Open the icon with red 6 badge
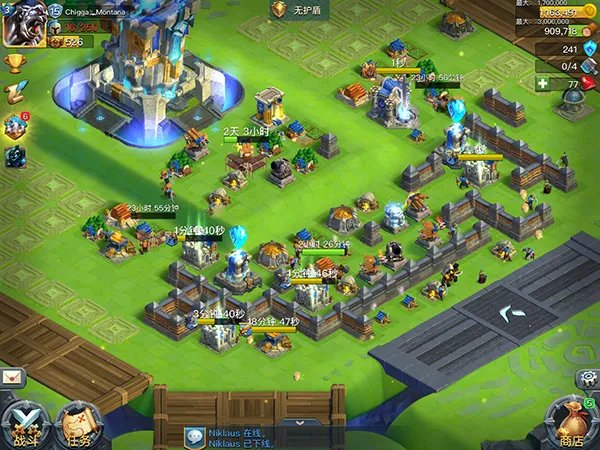The width and height of the screenshot is (600, 450). point(15,126)
